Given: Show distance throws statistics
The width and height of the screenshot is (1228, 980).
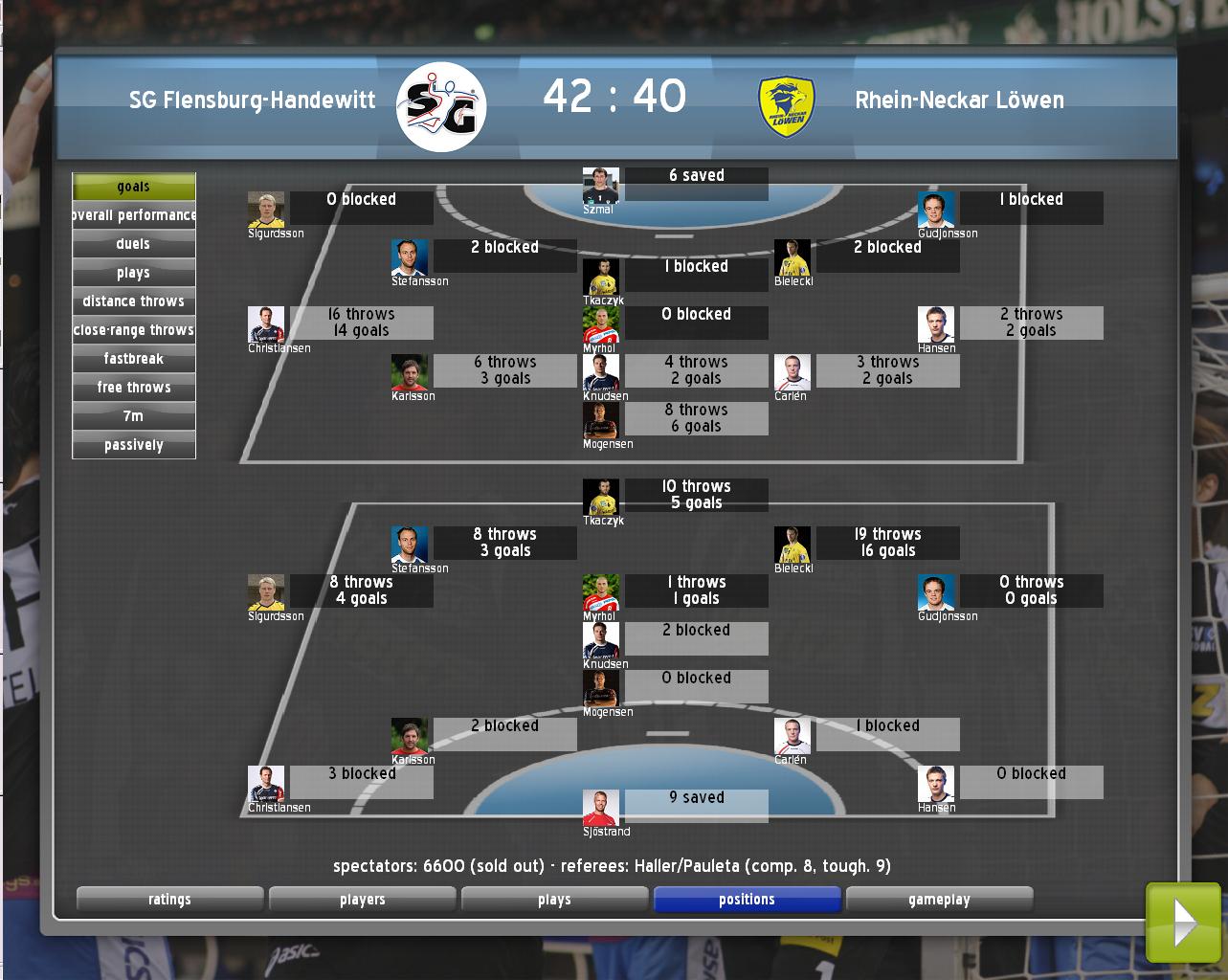Looking at the screenshot, I should [134, 301].
